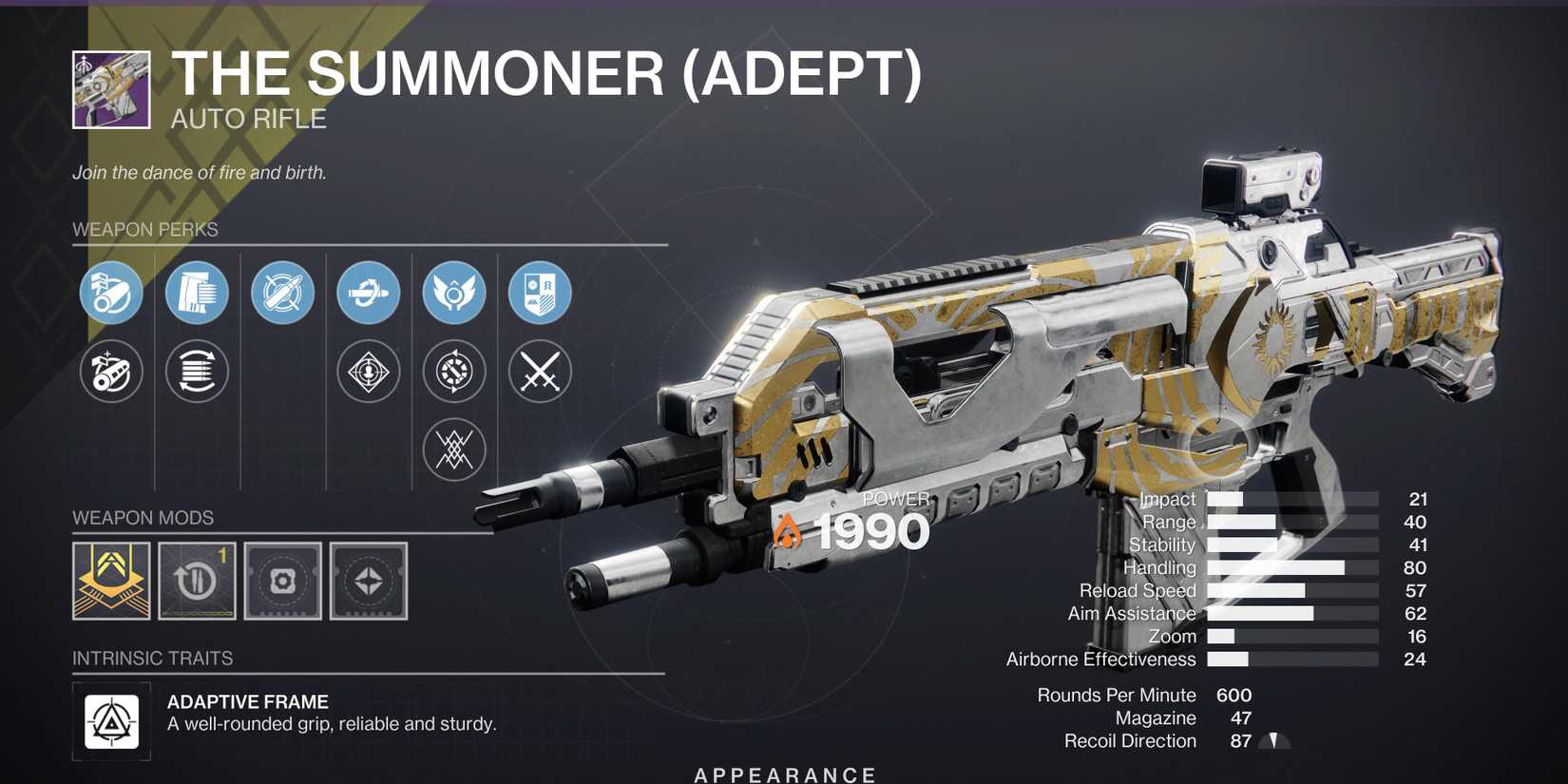
Task: Select the shield-shaped kill tracker perk
Action: (539, 293)
